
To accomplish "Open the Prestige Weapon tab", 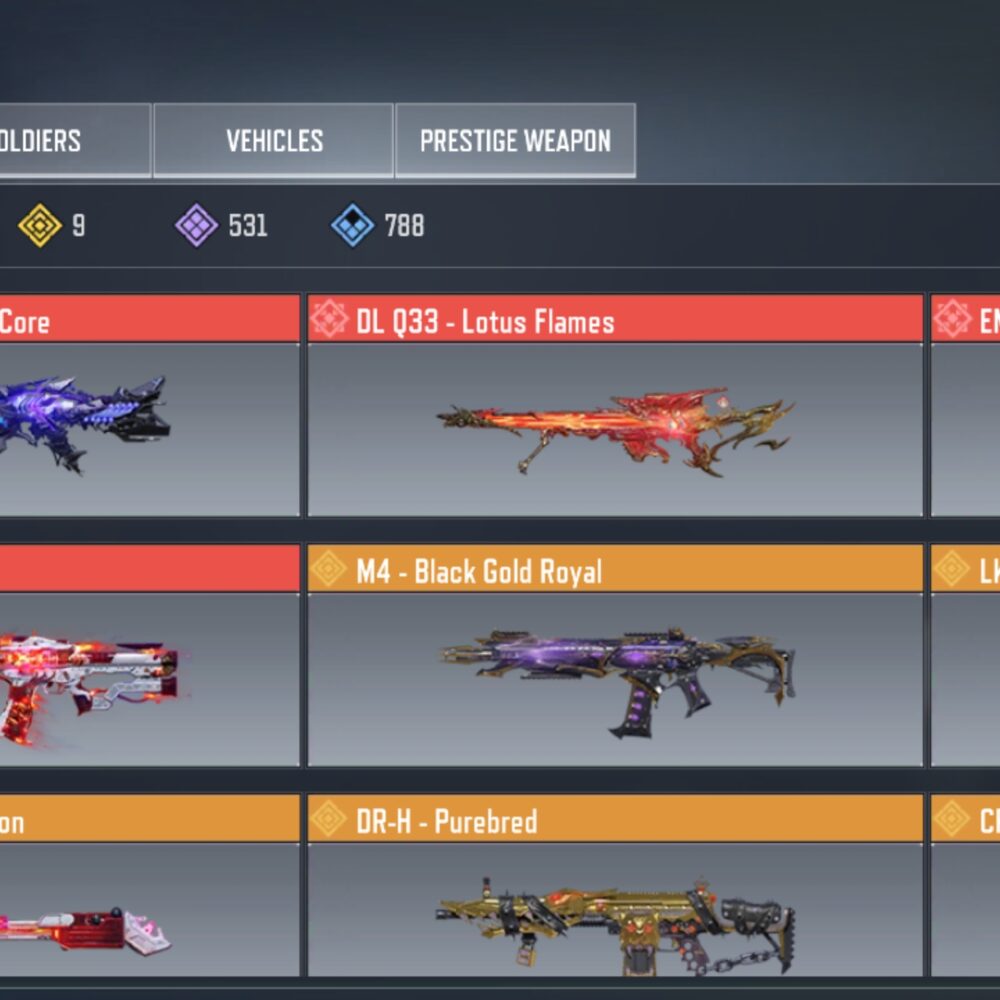I will 515,141.
